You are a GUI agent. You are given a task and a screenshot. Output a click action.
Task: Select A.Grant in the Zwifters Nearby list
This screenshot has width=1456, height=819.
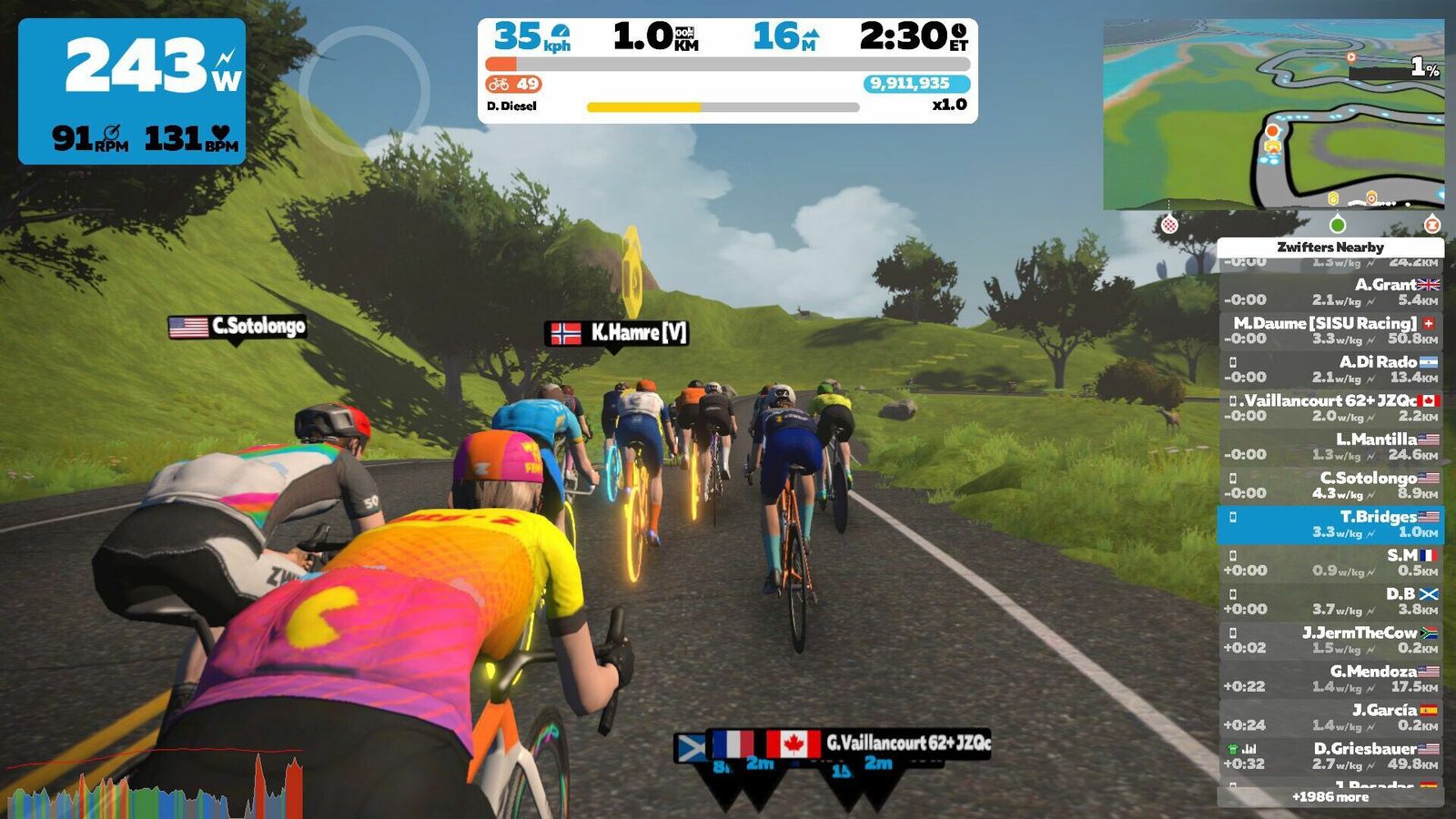pyautogui.click(x=1330, y=292)
